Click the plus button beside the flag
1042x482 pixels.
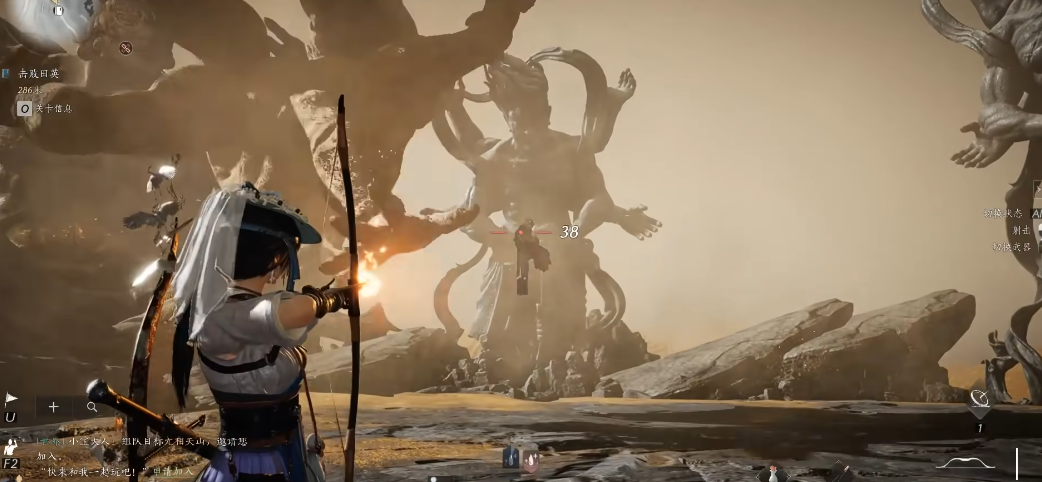[x=53, y=407]
